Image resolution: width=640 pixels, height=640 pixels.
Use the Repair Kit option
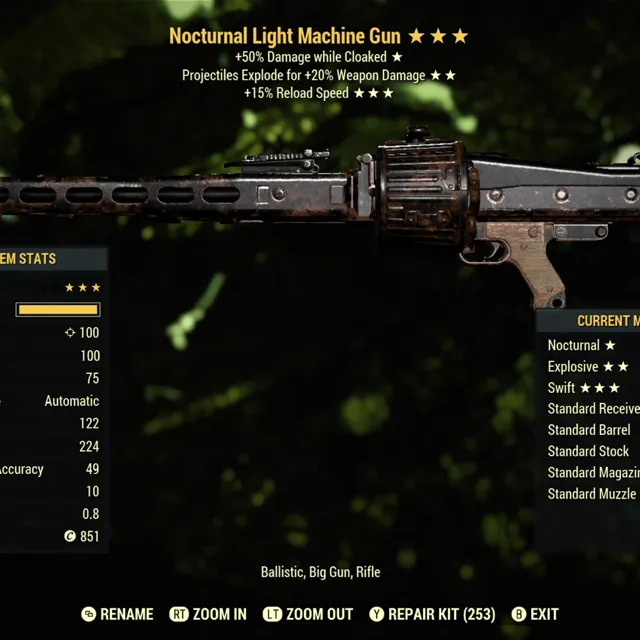pos(431,614)
